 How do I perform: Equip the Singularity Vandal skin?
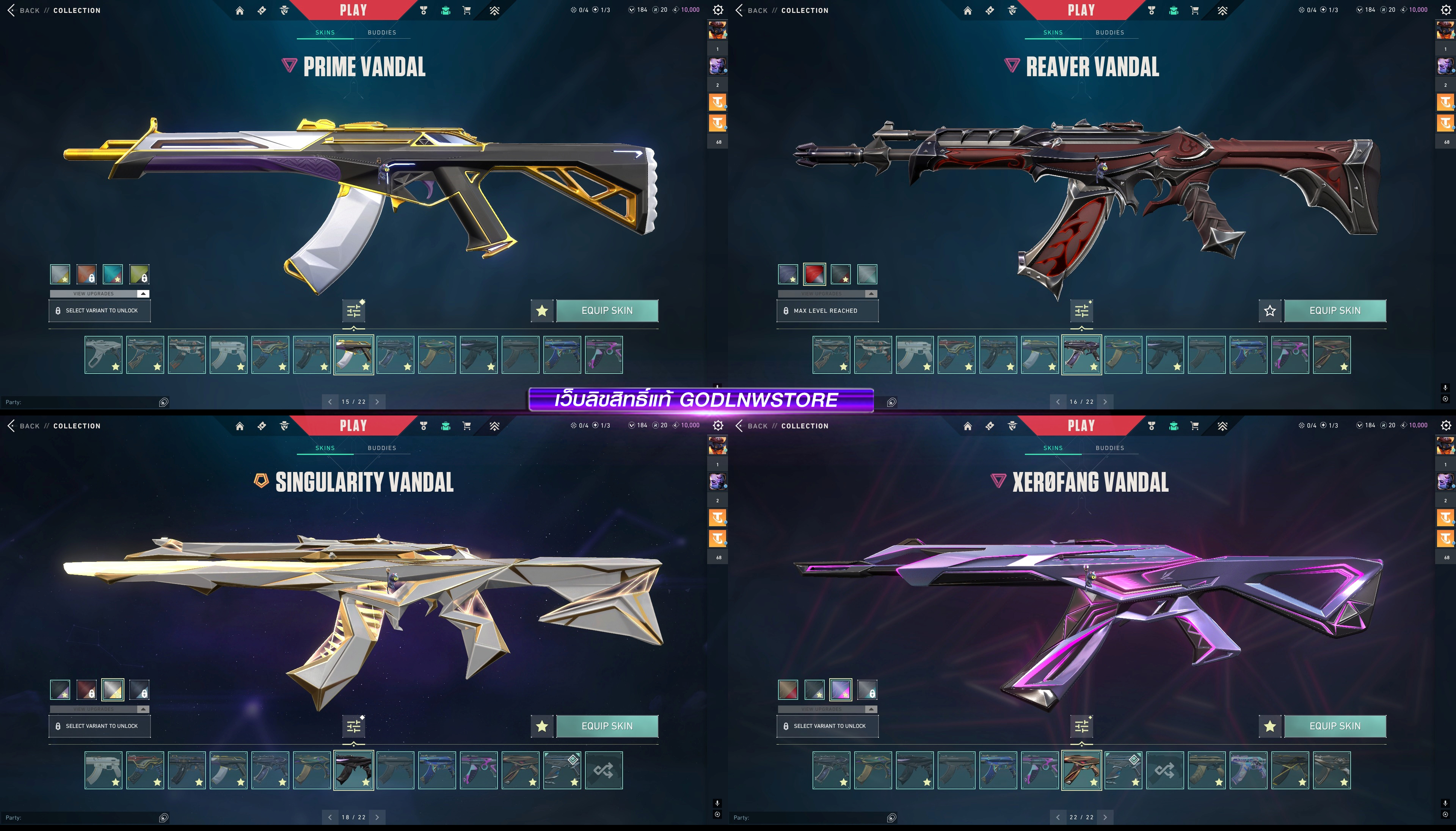[x=607, y=726]
